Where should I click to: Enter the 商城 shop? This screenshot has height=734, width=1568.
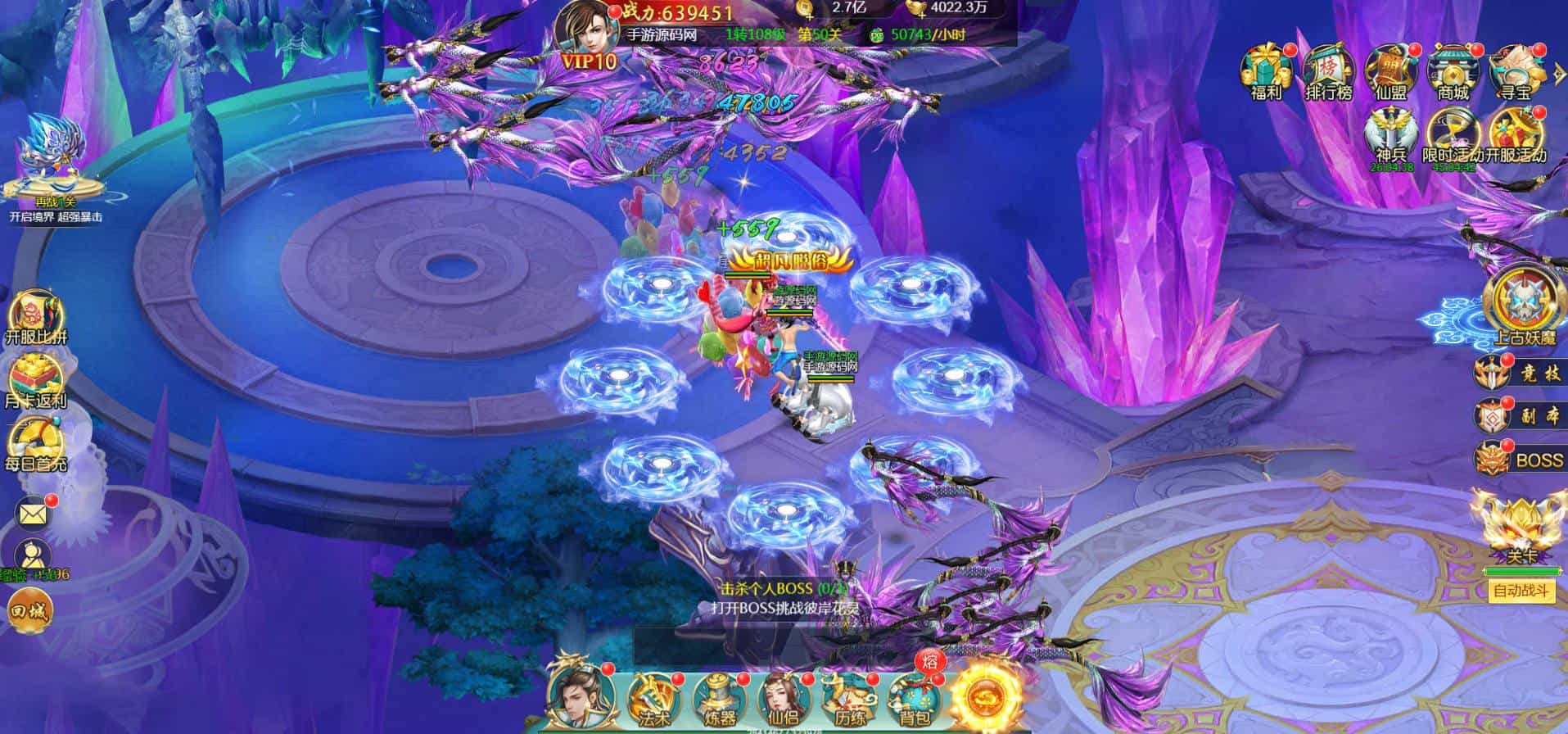coord(1453,72)
